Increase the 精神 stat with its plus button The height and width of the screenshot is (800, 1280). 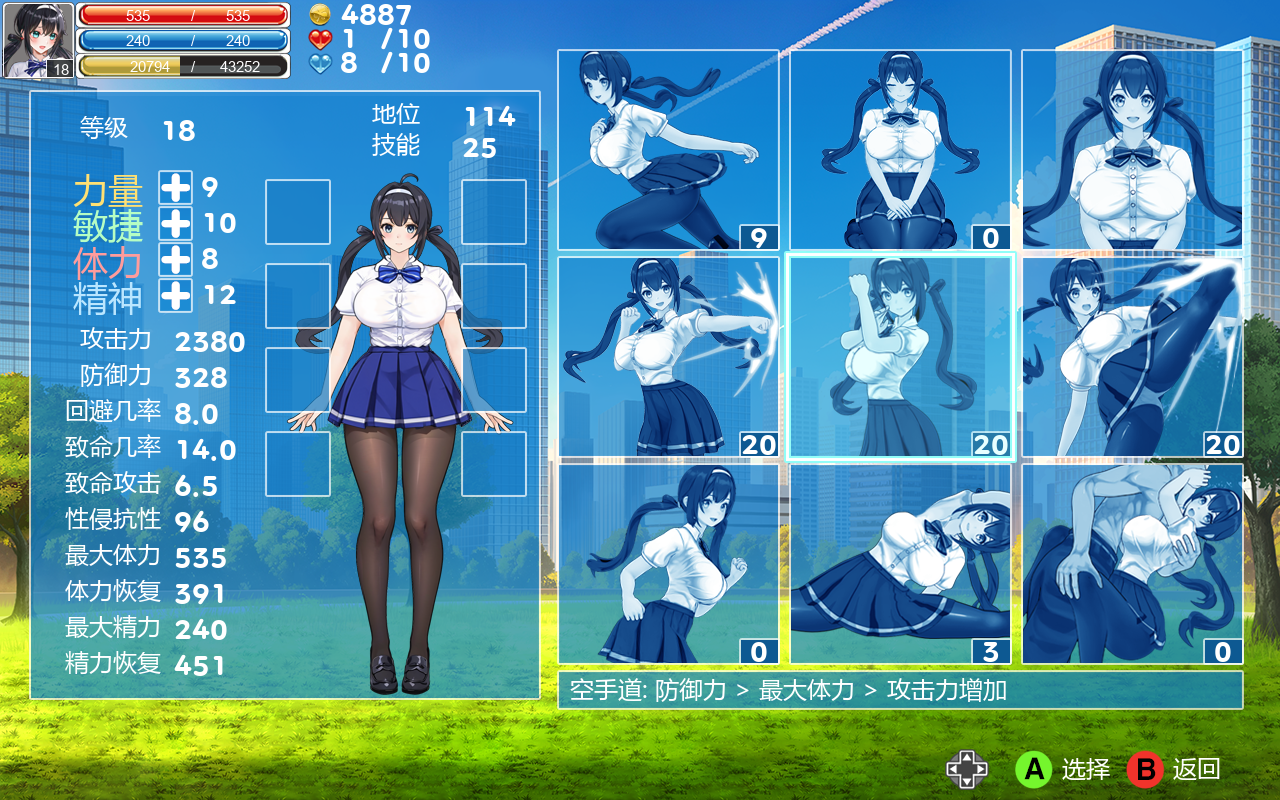pyautogui.click(x=175, y=295)
